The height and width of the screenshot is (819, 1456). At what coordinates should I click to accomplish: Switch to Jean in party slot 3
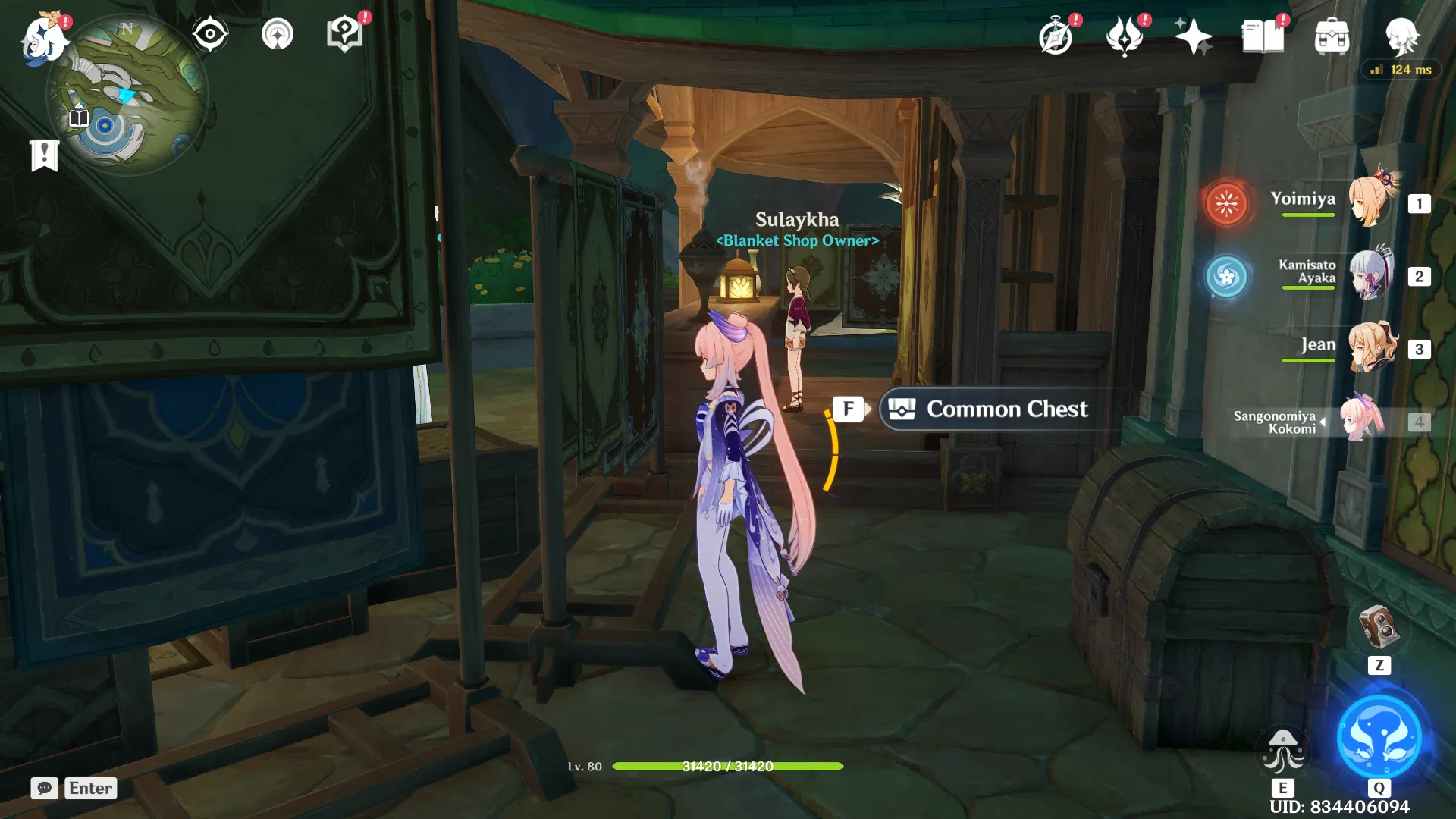point(1373,347)
